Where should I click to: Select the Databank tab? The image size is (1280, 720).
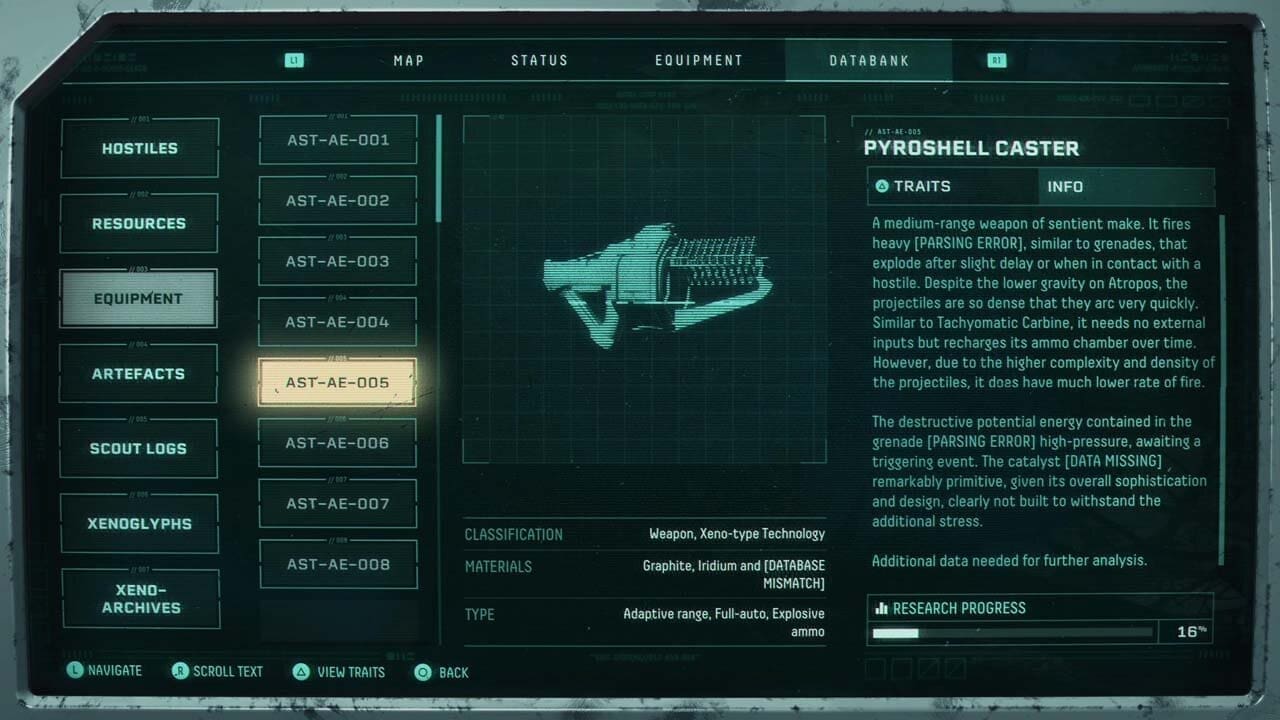point(869,60)
